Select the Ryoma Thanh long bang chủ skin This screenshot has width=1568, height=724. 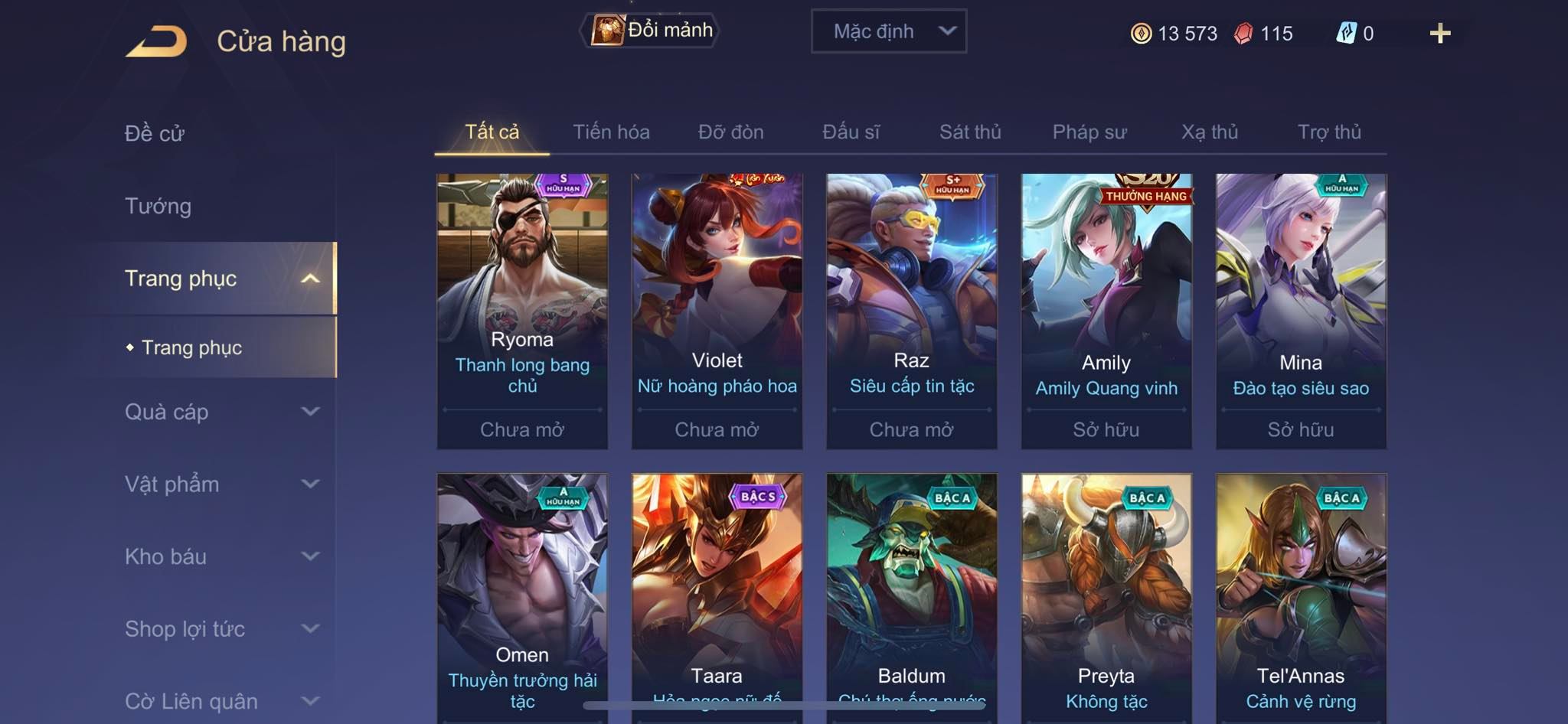522,310
